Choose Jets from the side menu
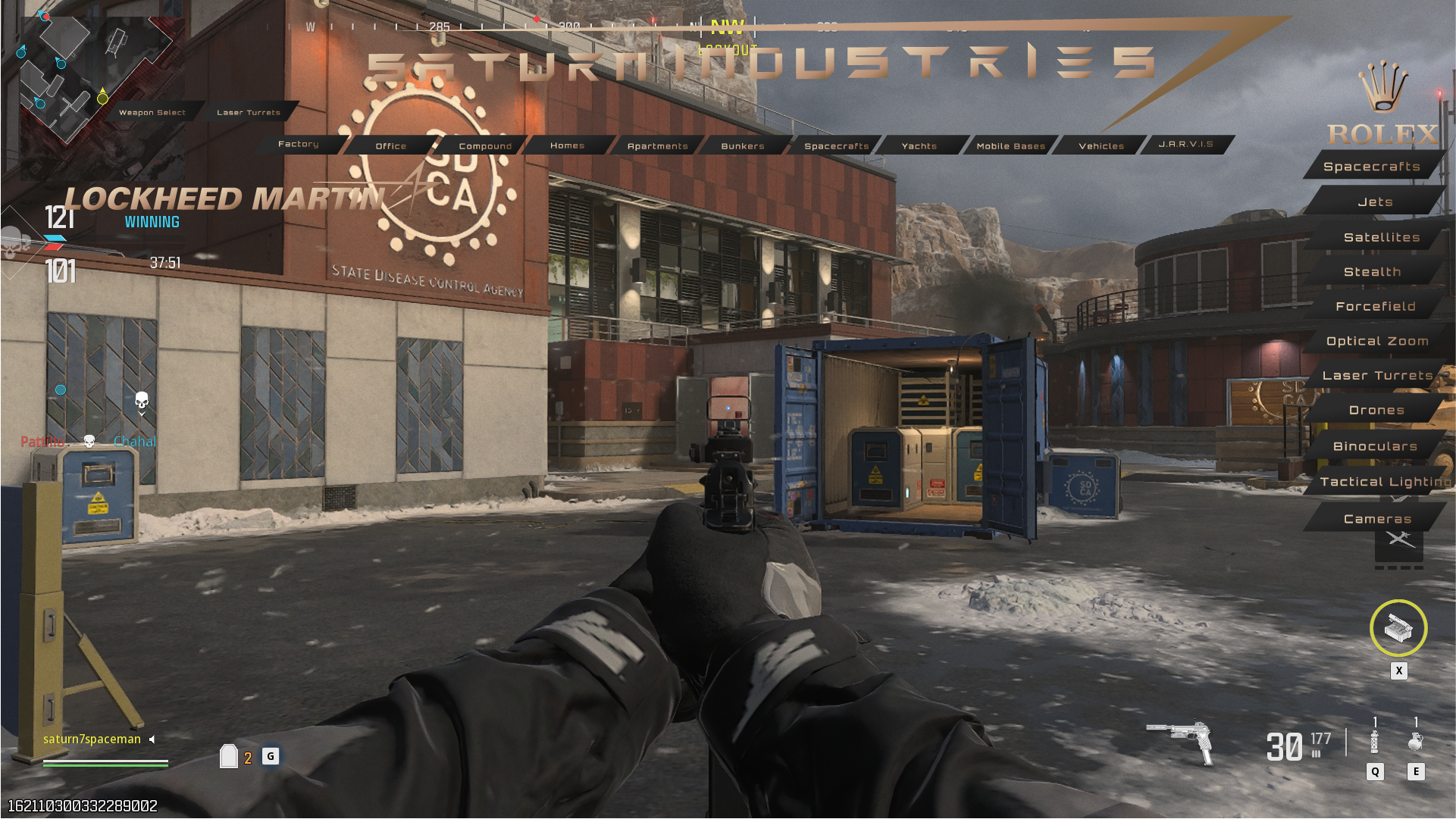1456x819 pixels. click(1375, 202)
